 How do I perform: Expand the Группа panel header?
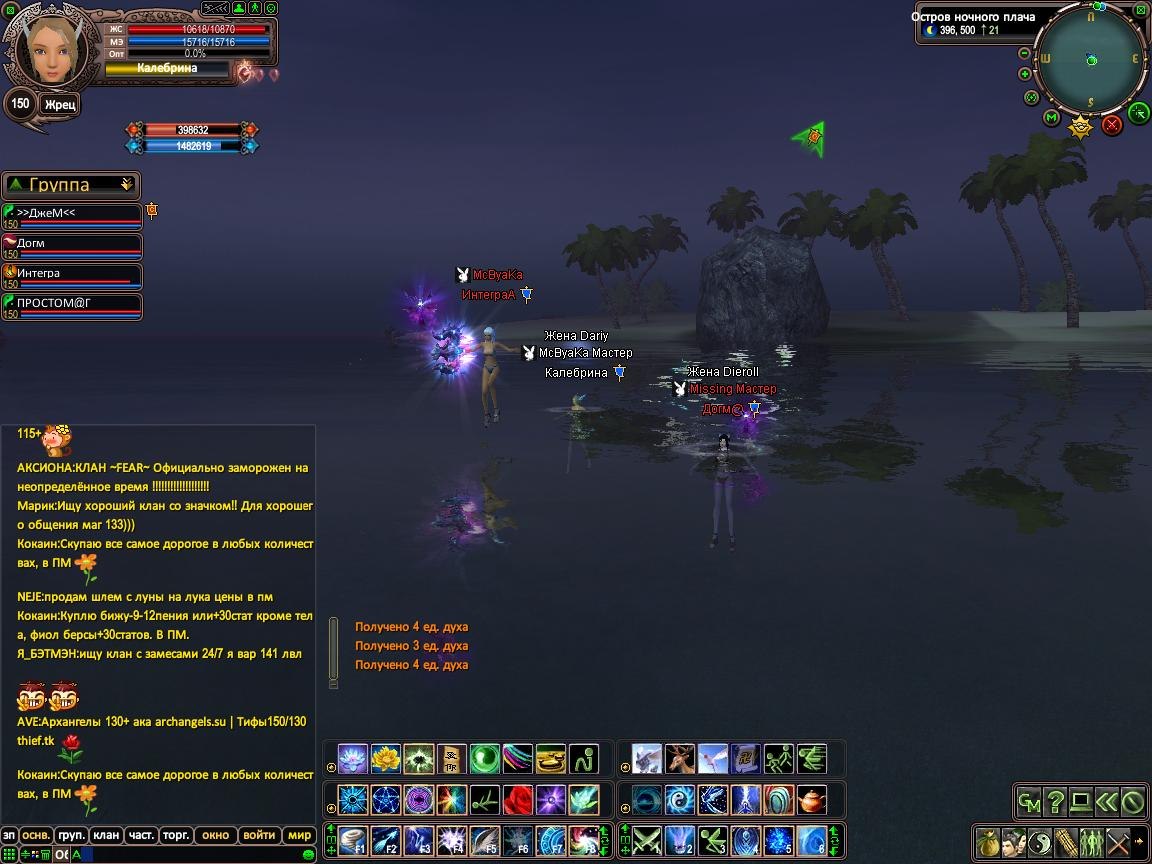(x=126, y=185)
